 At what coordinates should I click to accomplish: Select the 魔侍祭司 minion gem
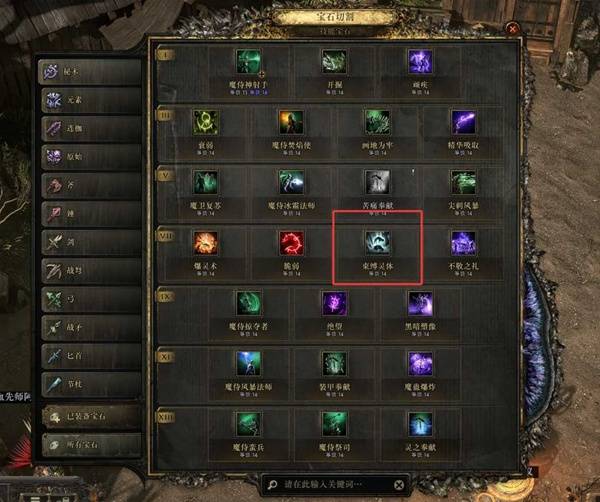pos(334,424)
